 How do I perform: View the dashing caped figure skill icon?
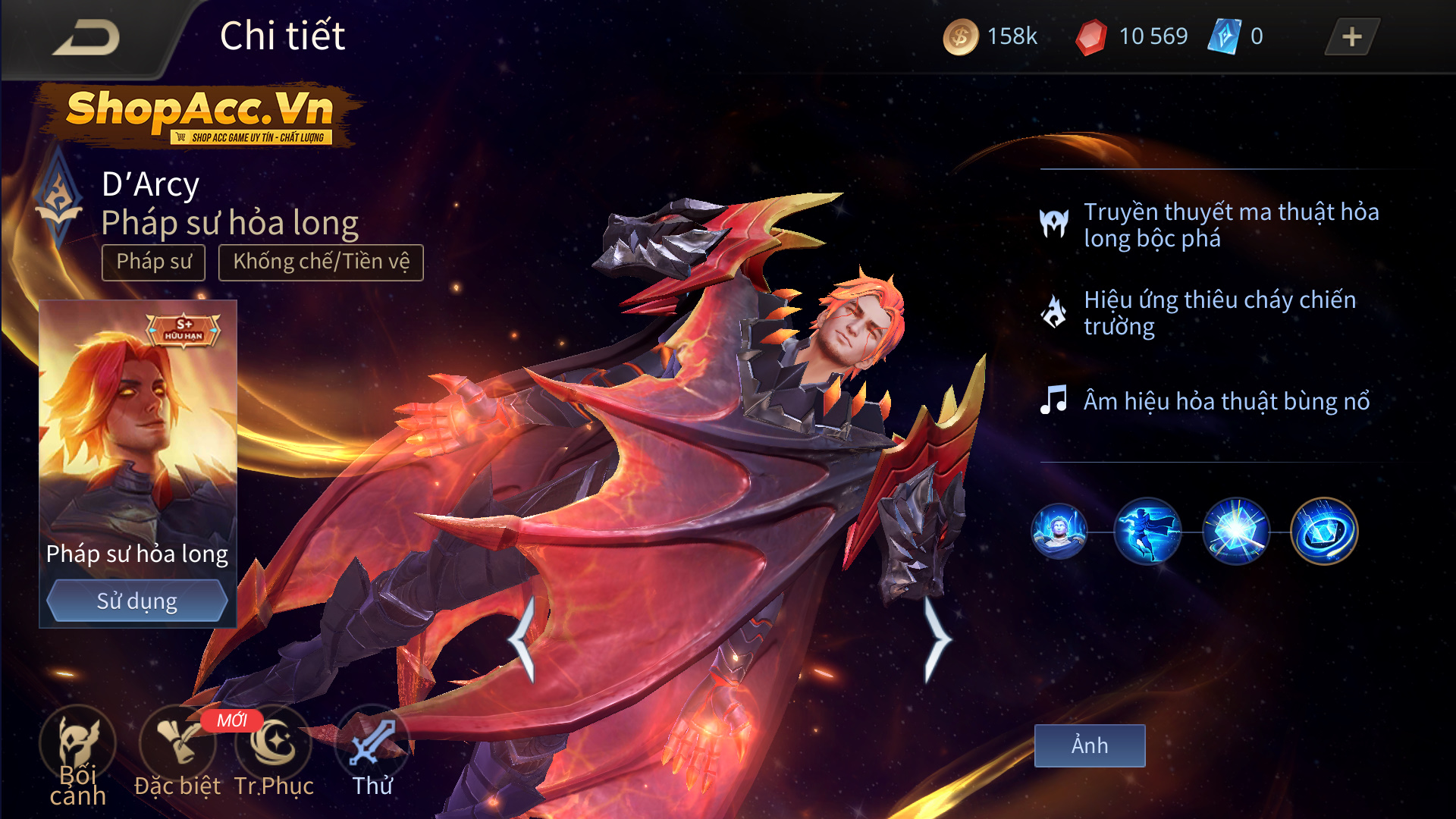point(1147,532)
